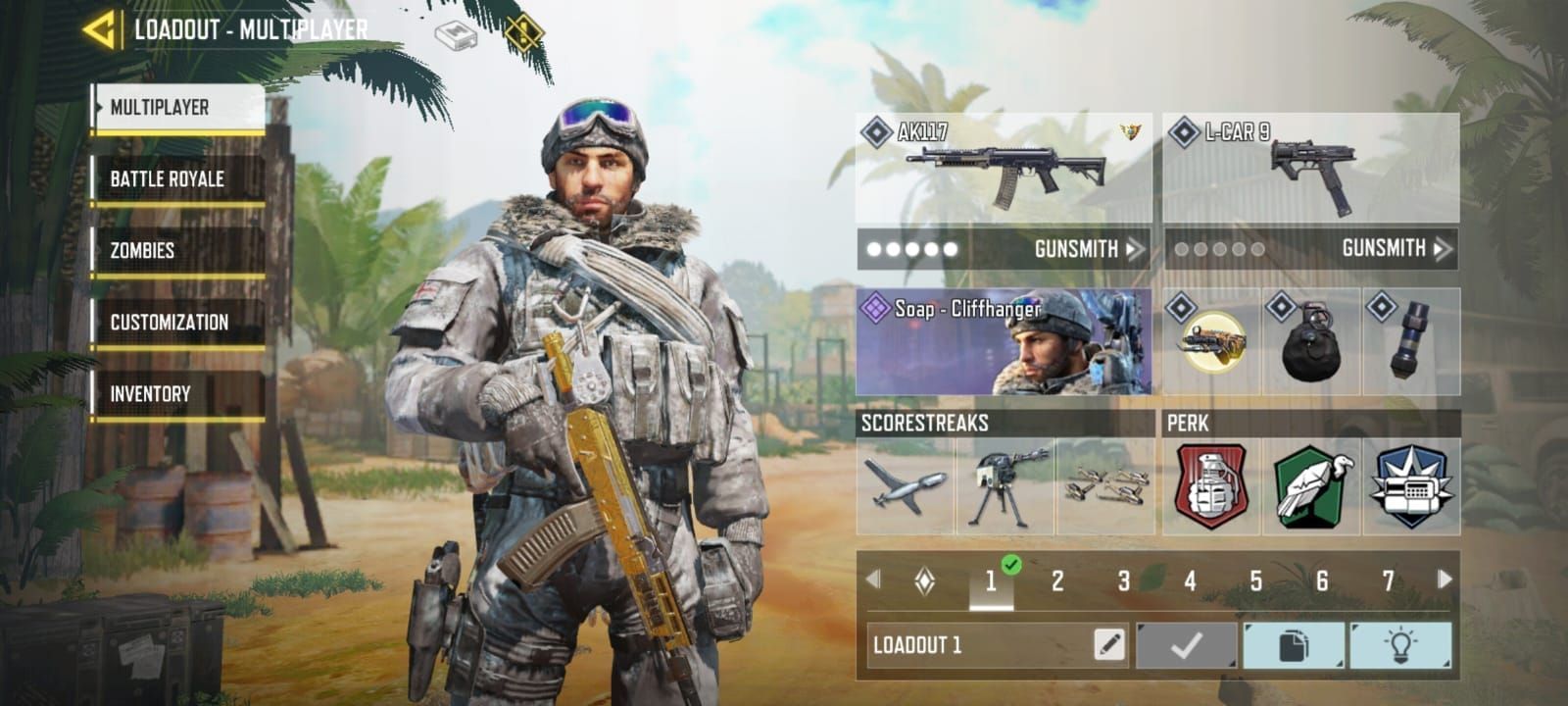Open the operator skill with yellow weapon
This screenshot has width=1568, height=706.
[1209, 340]
